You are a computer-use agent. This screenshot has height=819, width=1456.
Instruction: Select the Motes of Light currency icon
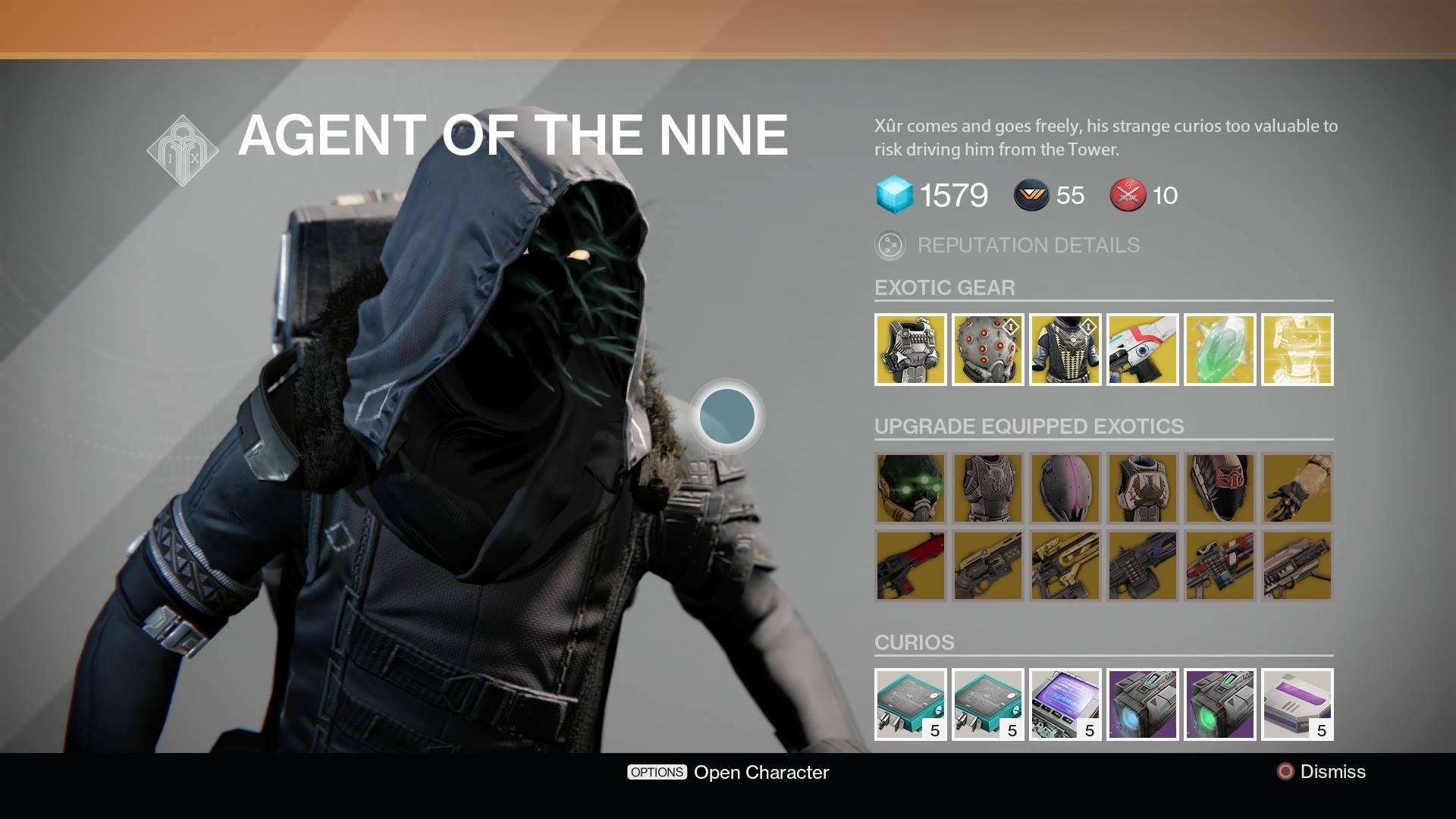pyautogui.click(x=1031, y=196)
